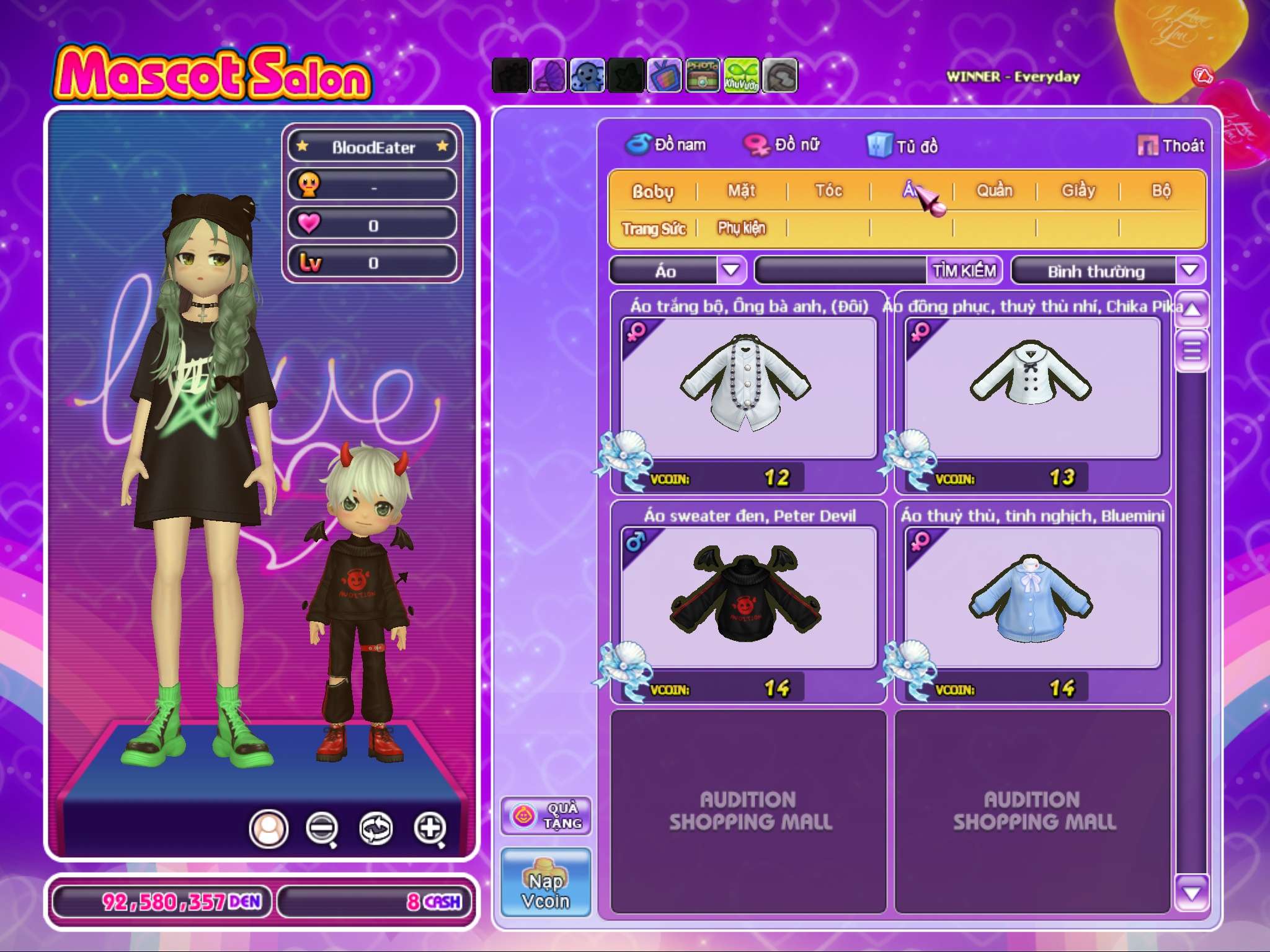Open the Bình thường sort dropdown
Viewport: 1270px width, 952px height.
[x=1189, y=270]
